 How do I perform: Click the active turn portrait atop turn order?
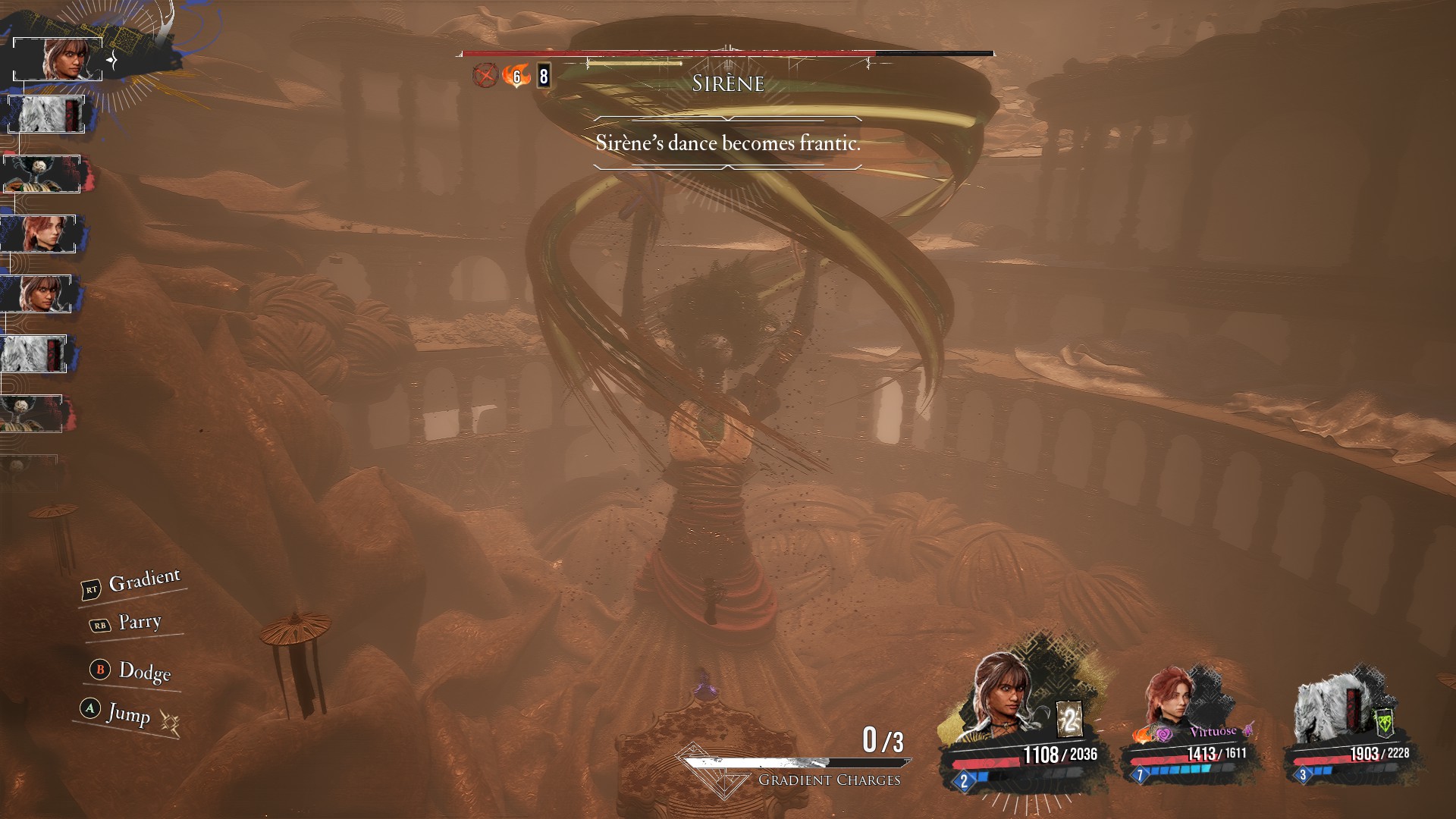point(58,58)
